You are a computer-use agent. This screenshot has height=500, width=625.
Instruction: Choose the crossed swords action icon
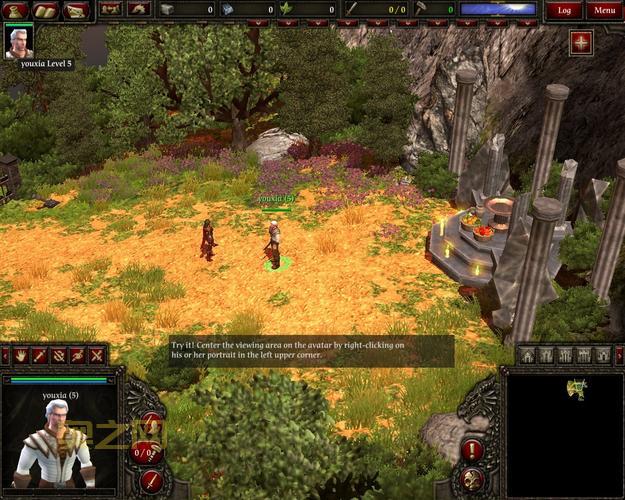point(96,355)
